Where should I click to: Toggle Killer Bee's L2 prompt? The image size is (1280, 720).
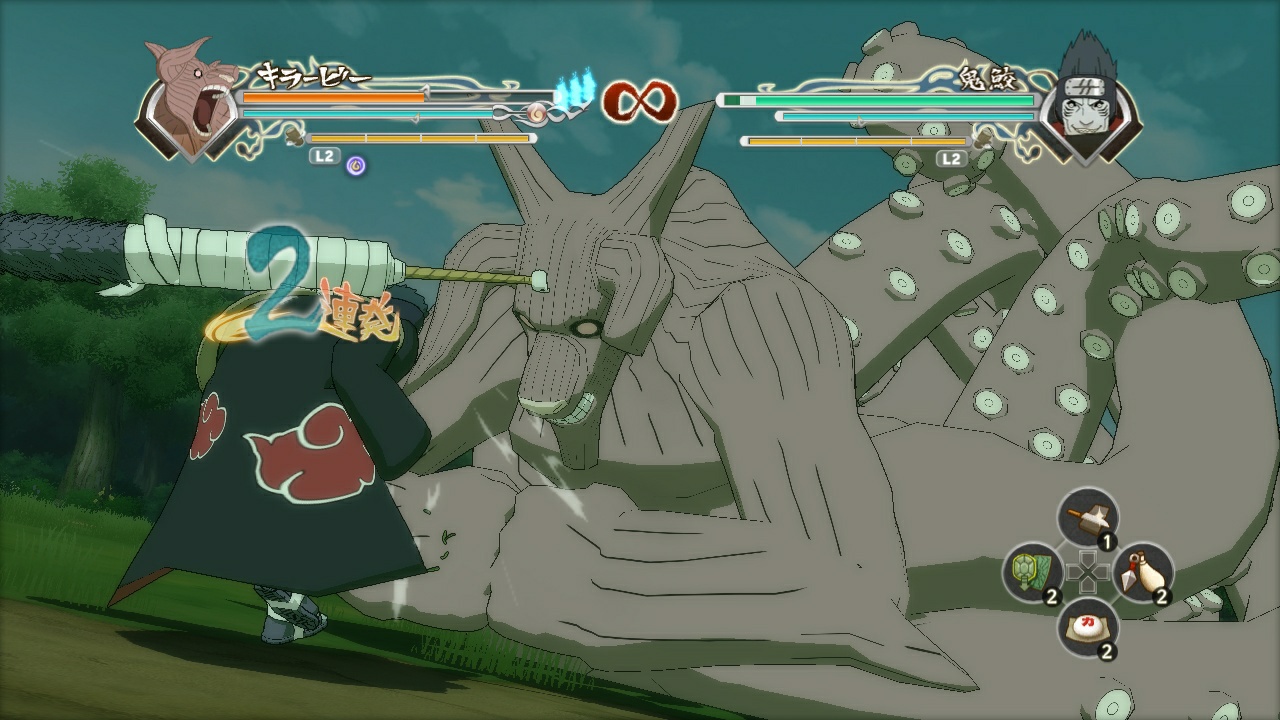point(324,156)
